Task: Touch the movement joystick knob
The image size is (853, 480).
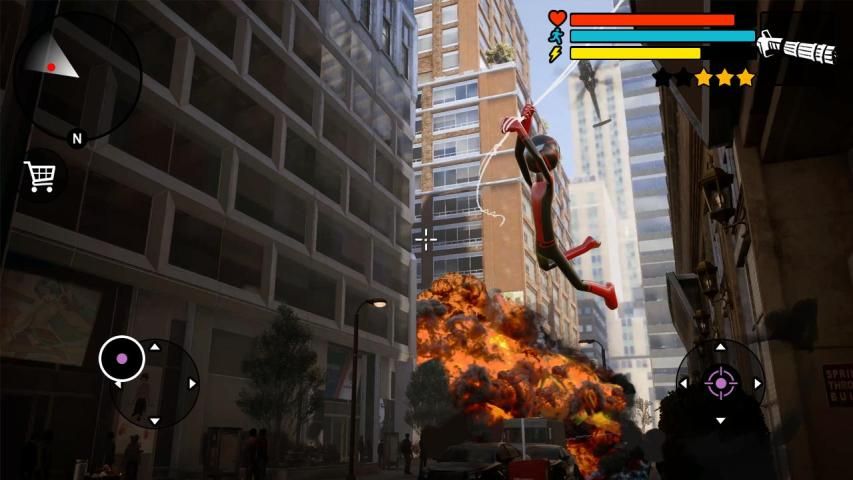Action: tap(122, 358)
